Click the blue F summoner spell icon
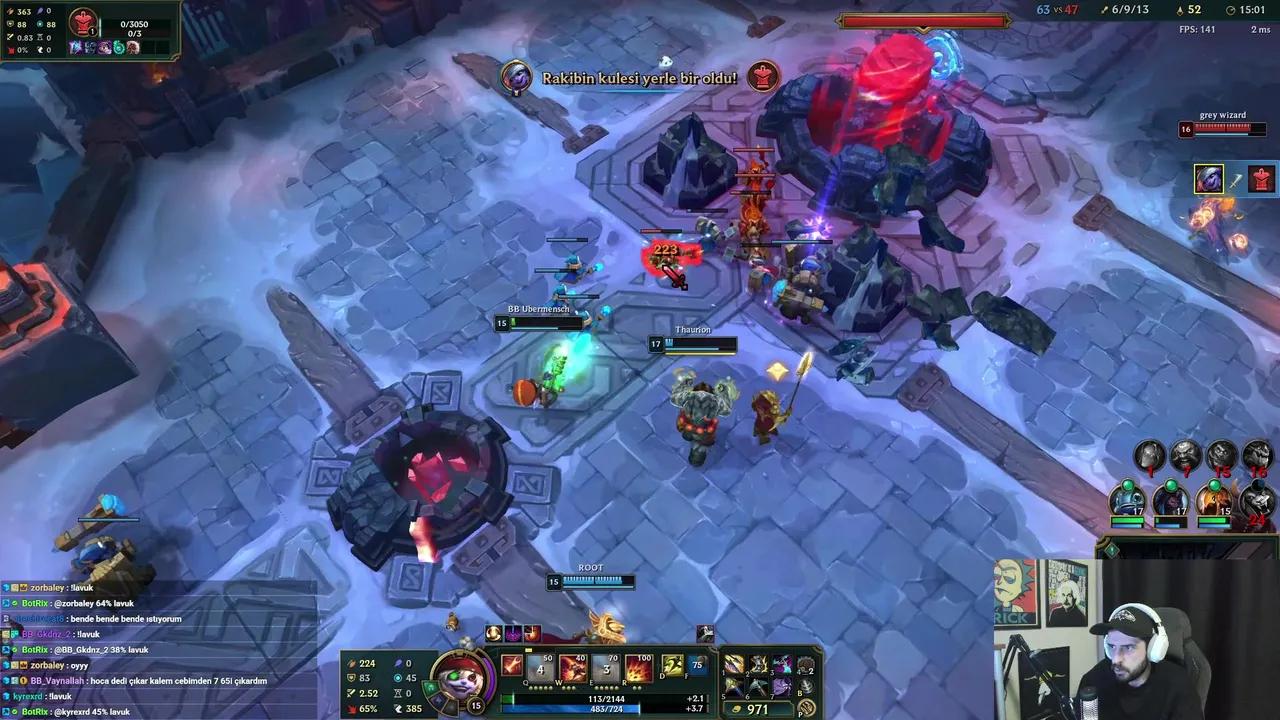The height and width of the screenshot is (720, 1280). (697, 666)
